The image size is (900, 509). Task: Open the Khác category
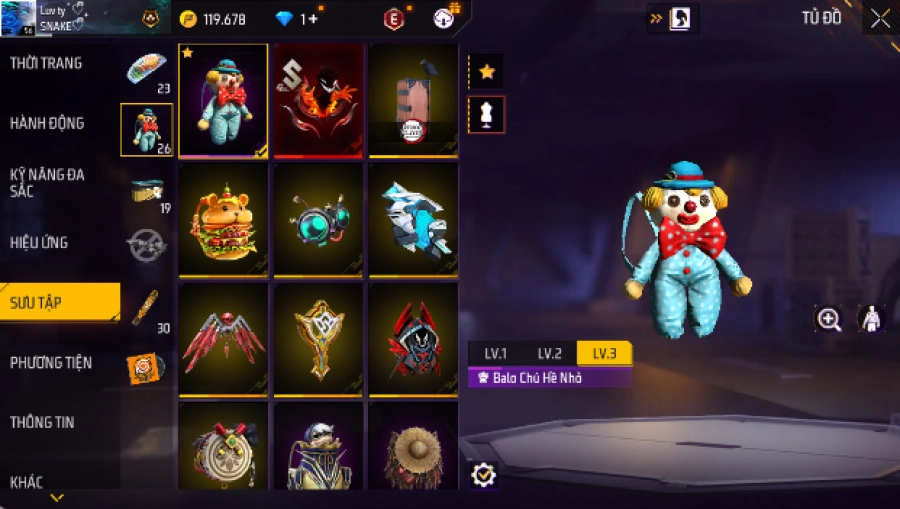[x=27, y=482]
